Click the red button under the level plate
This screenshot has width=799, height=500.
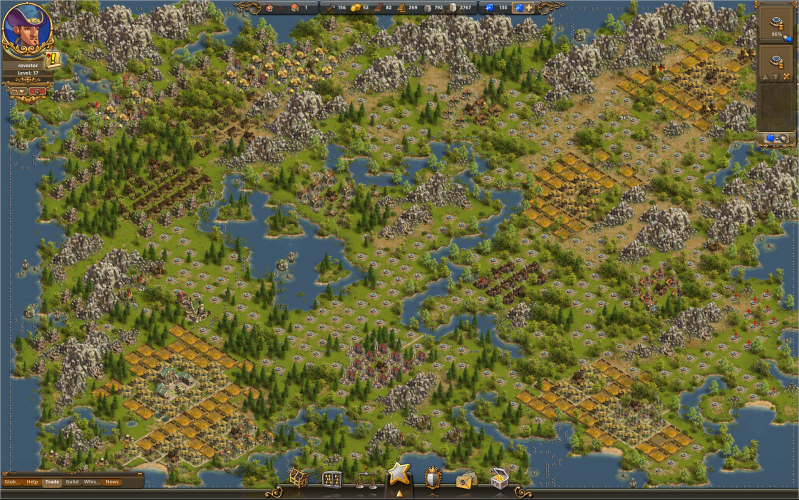click(36, 90)
